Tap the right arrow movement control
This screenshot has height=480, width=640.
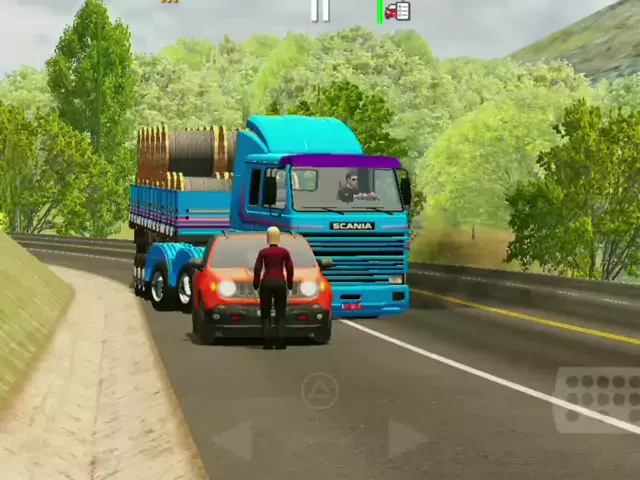pos(406,438)
